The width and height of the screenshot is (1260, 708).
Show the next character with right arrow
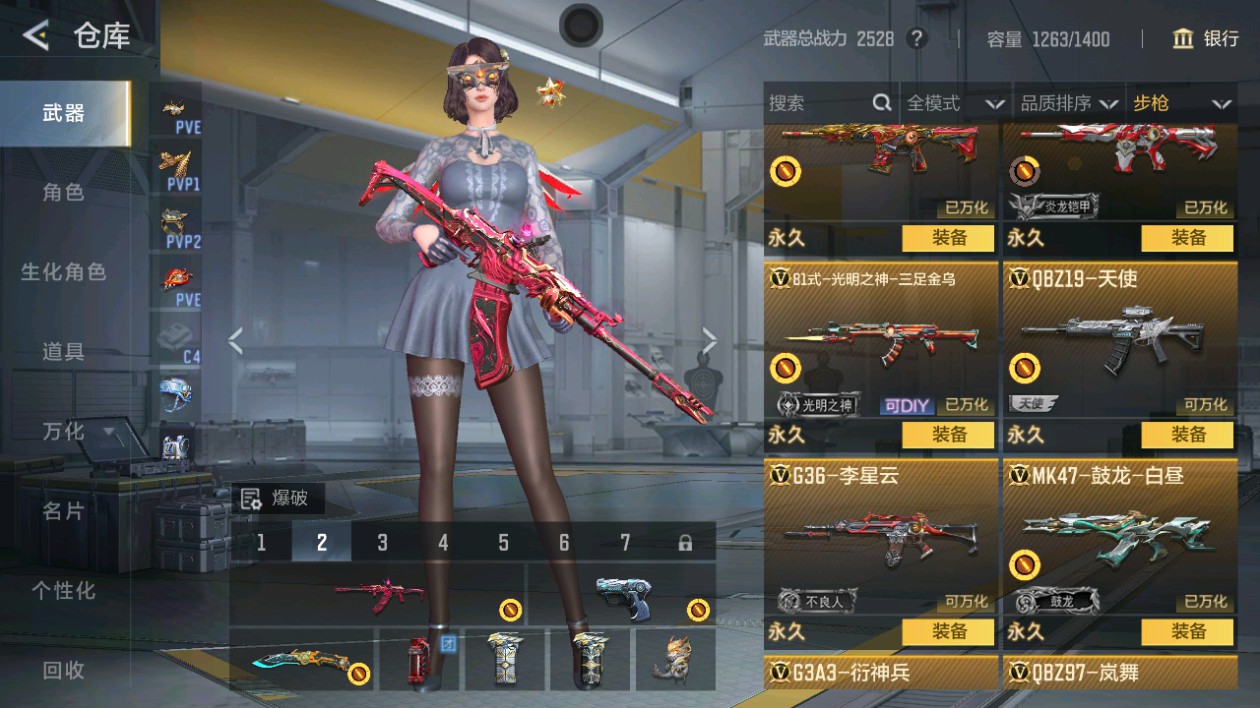pyautogui.click(x=709, y=342)
